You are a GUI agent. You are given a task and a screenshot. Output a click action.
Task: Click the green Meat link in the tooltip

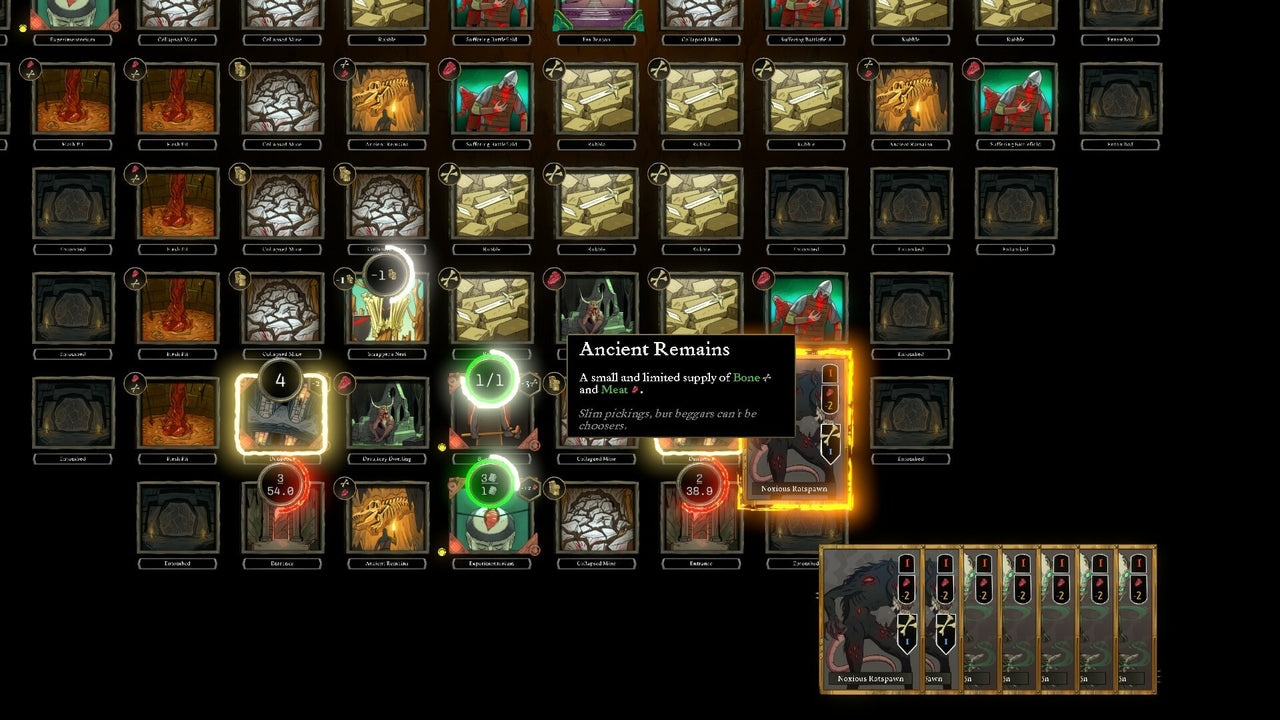(613, 390)
